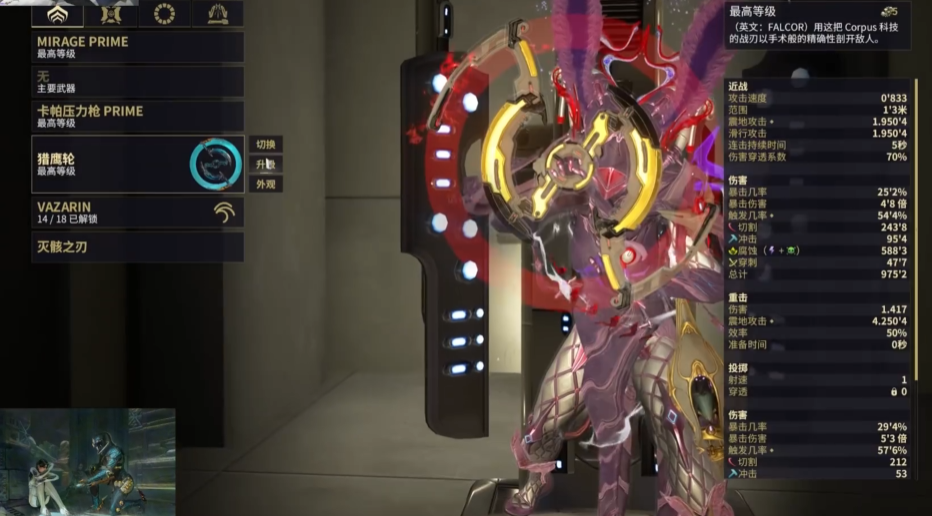Open the VAZARIN focus school slot

(138, 211)
